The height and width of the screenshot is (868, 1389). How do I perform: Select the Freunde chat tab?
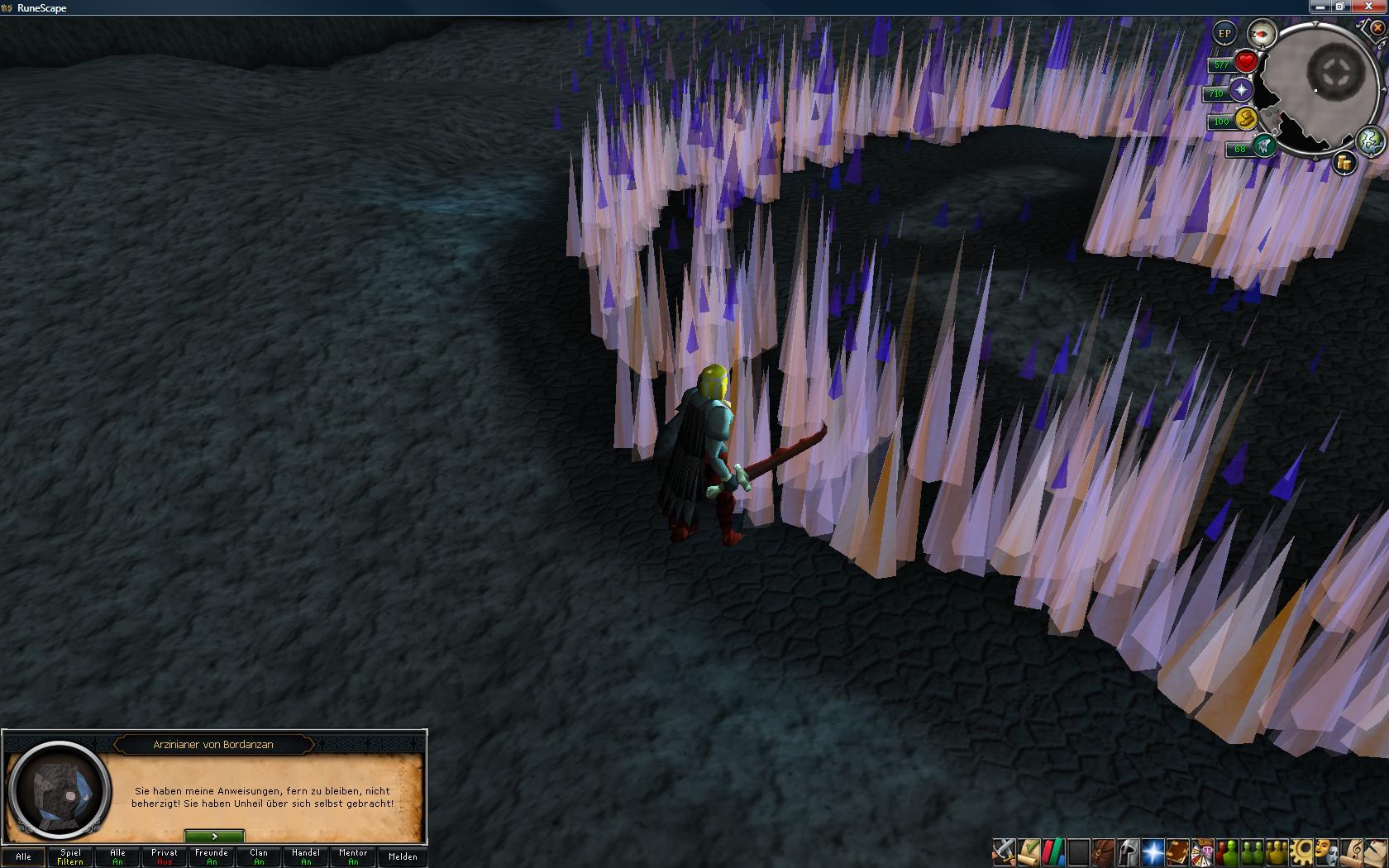coord(212,856)
